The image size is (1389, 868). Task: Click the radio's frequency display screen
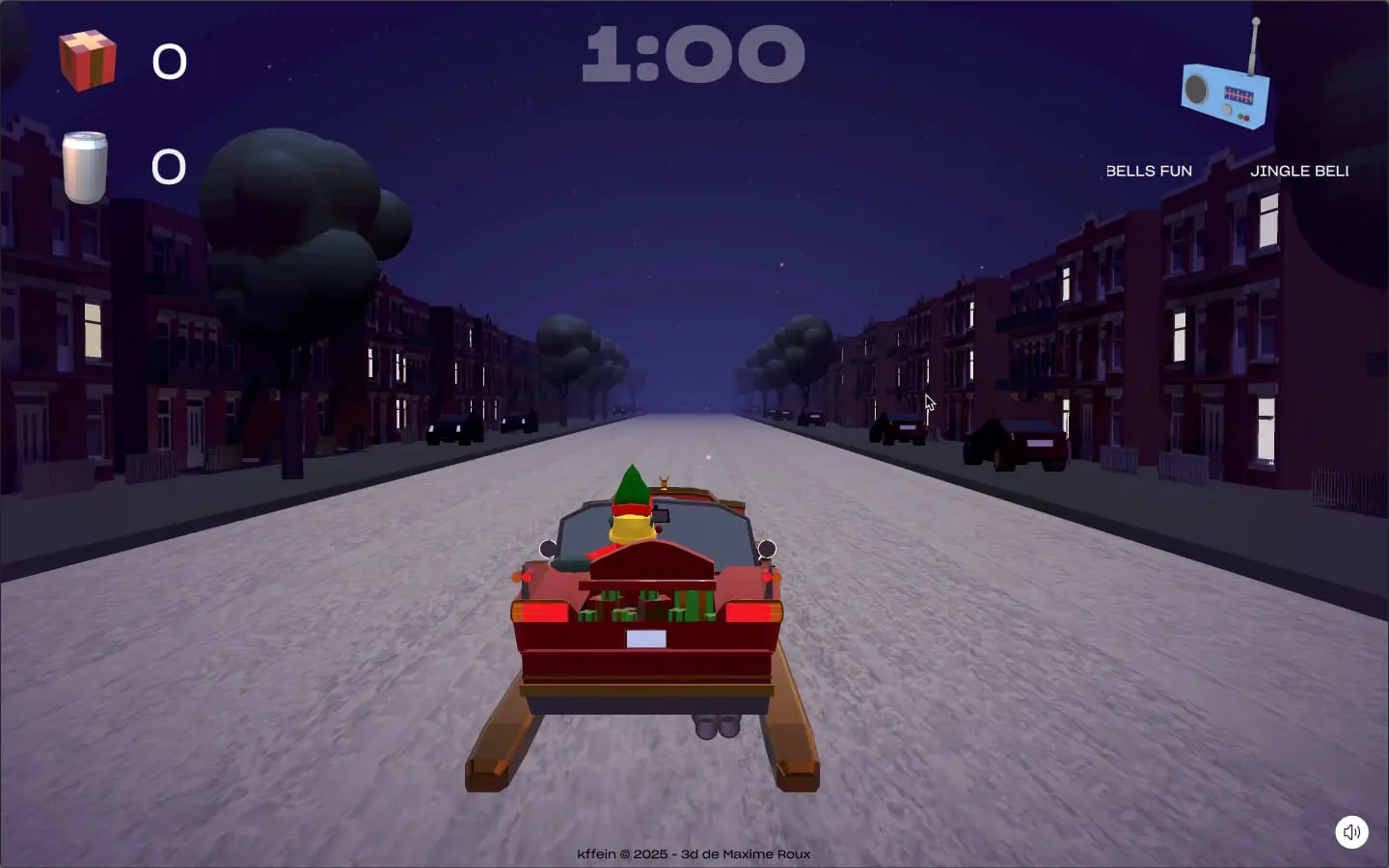point(1239,95)
